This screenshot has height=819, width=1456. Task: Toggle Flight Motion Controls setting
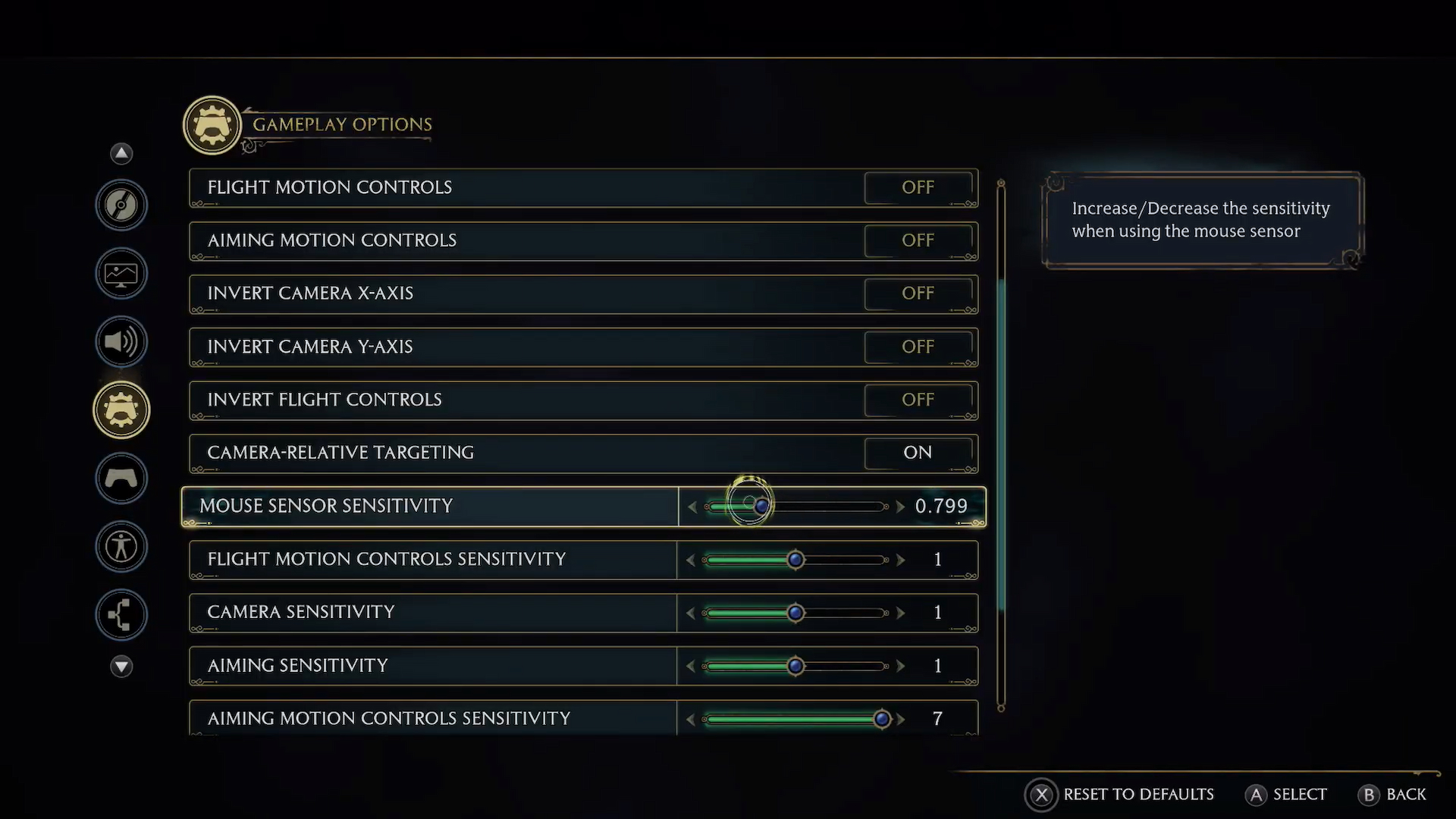coord(918,187)
